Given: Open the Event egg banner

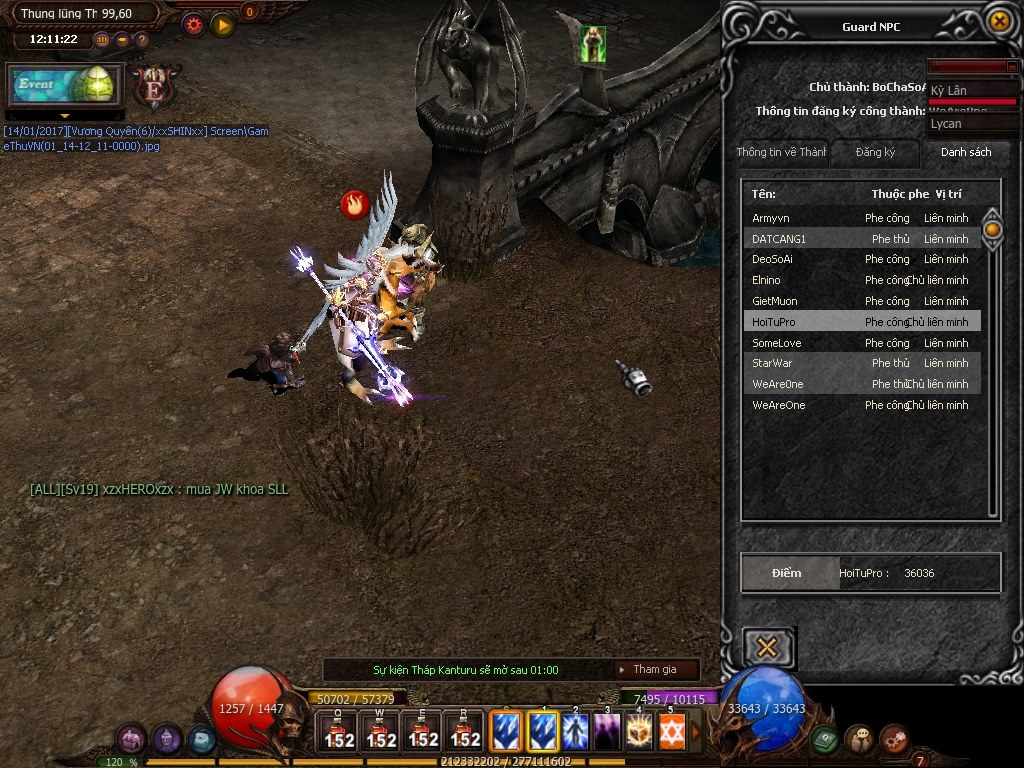Looking at the screenshot, I should point(65,85).
